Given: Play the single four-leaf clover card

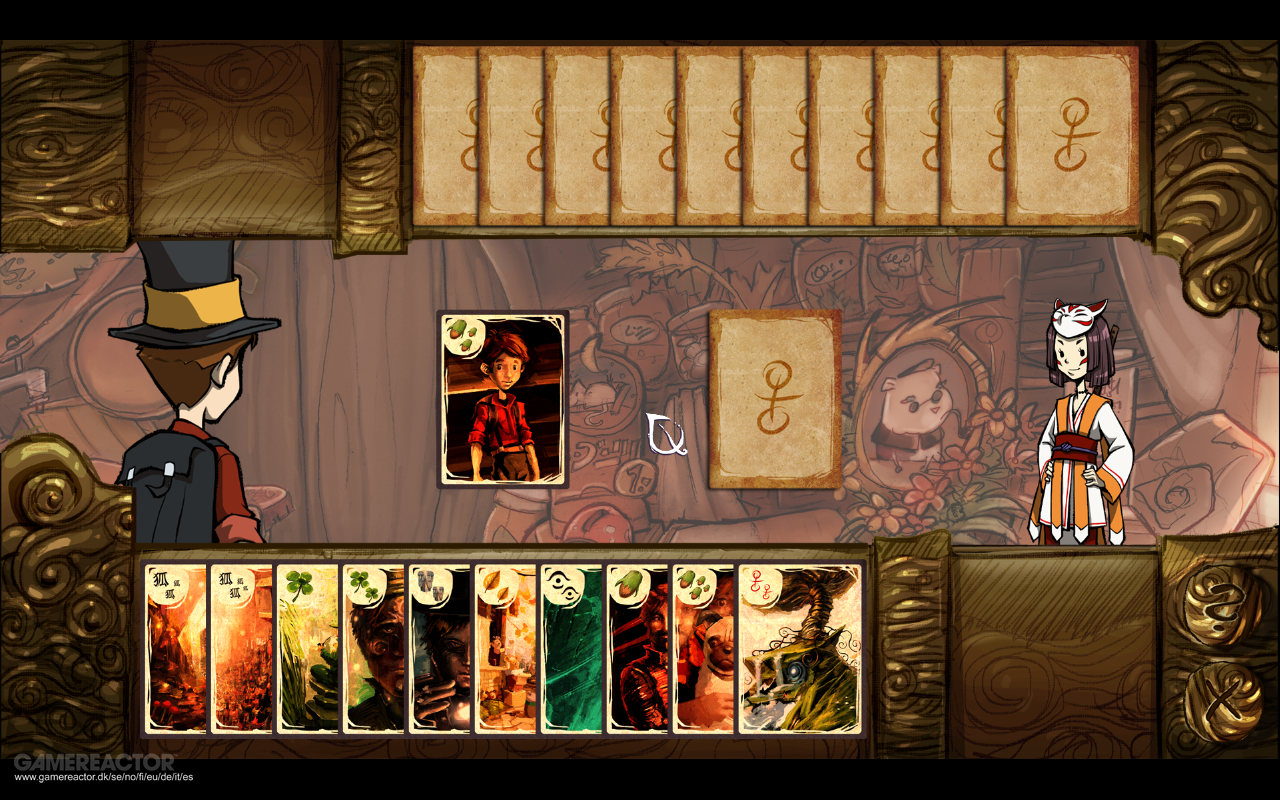Looking at the screenshot, I should (306, 650).
